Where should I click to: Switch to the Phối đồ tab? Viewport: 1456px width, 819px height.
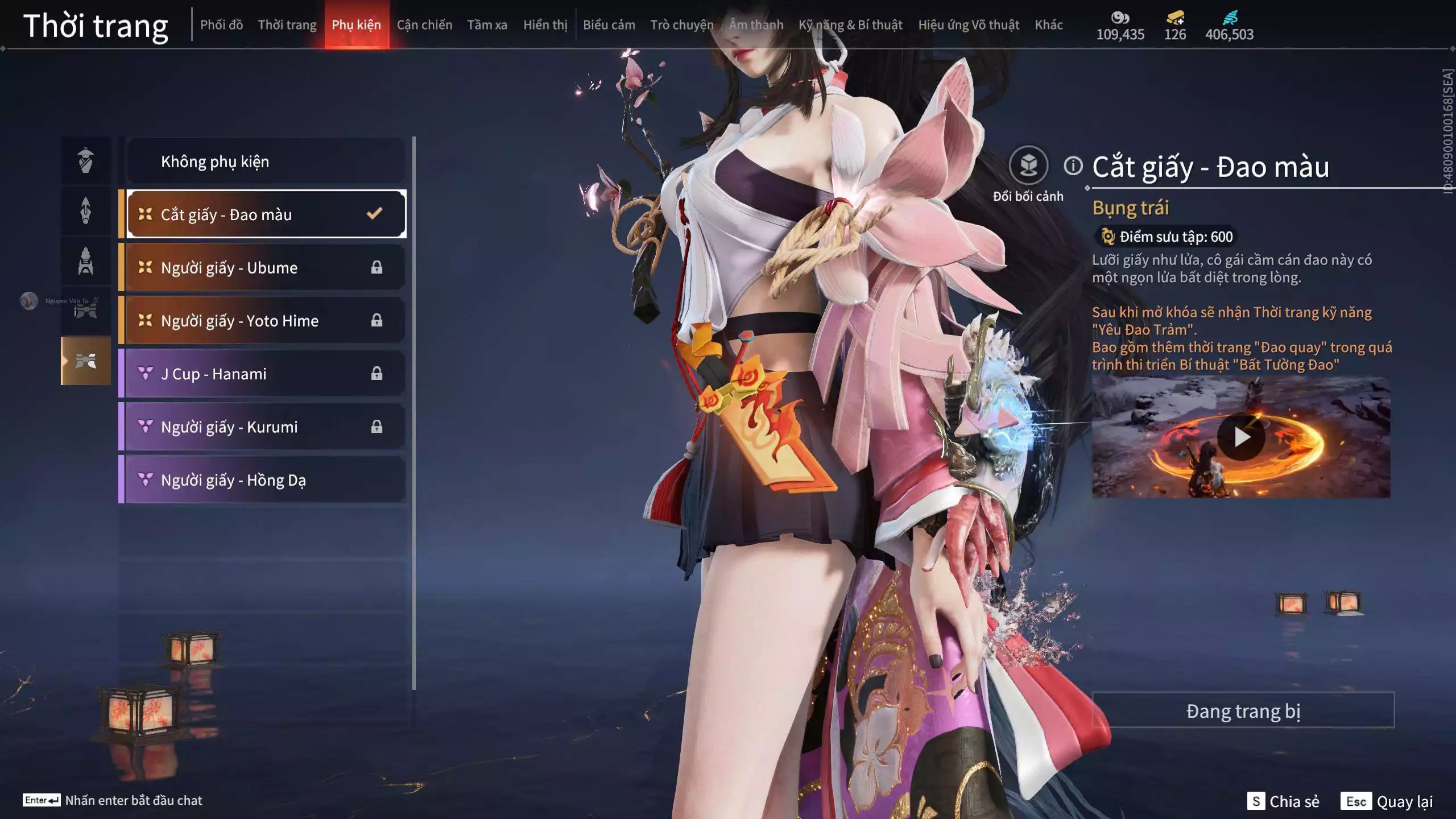[x=221, y=25]
